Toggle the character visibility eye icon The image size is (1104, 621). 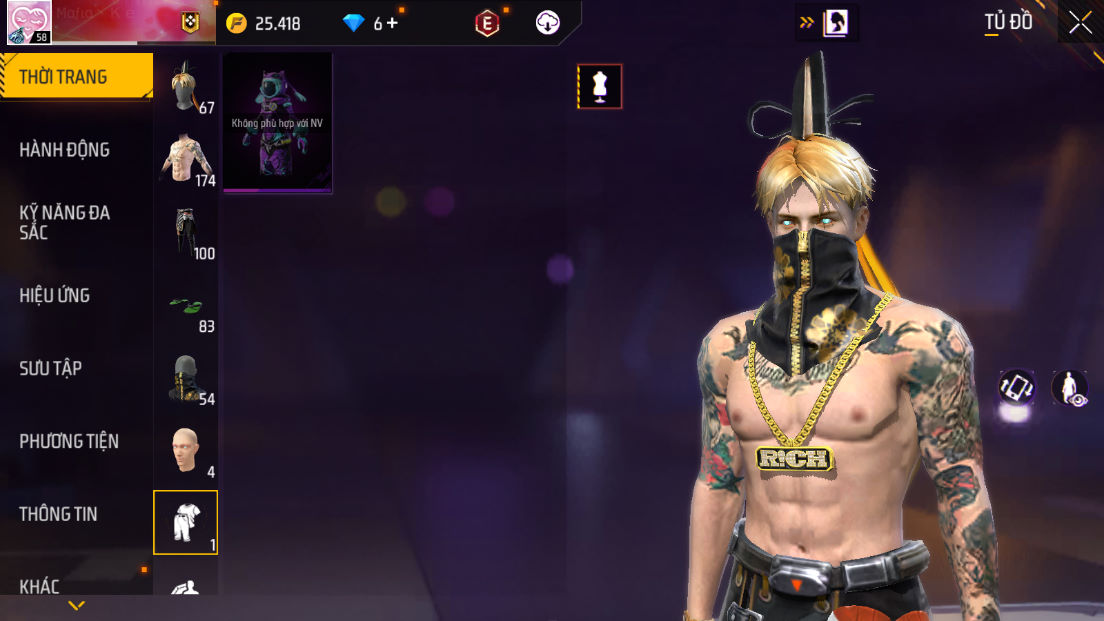pyautogui.click(x=1070, y=388)
